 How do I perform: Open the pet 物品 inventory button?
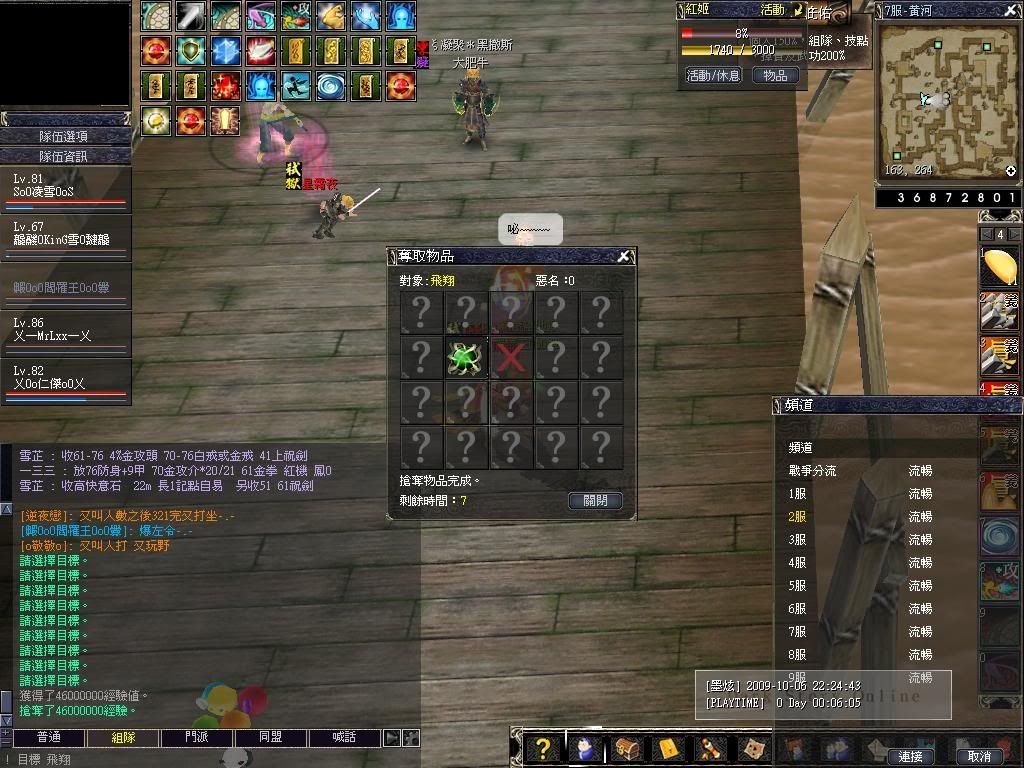click(x=775, y=75)
